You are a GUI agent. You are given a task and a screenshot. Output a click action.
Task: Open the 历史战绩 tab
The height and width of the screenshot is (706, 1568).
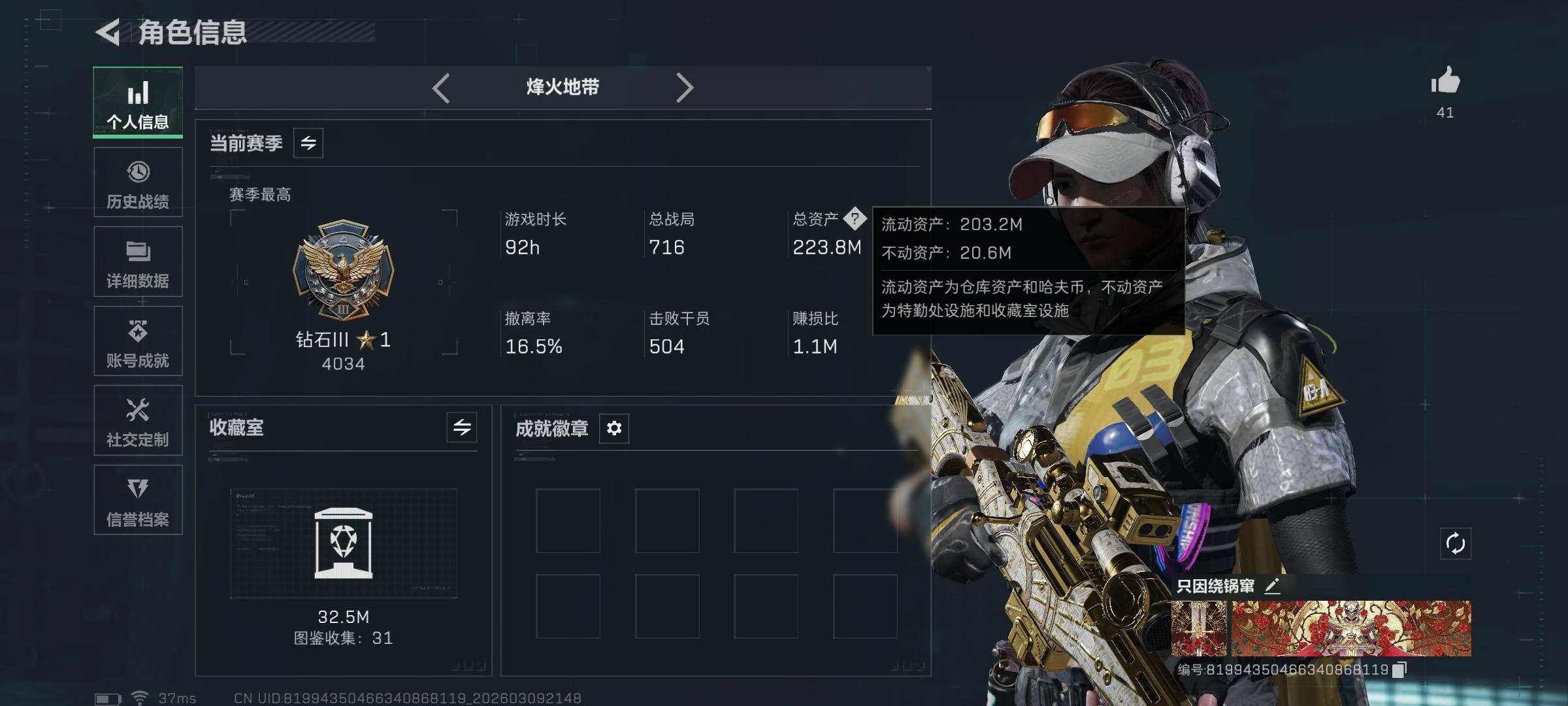click(138, 182)
